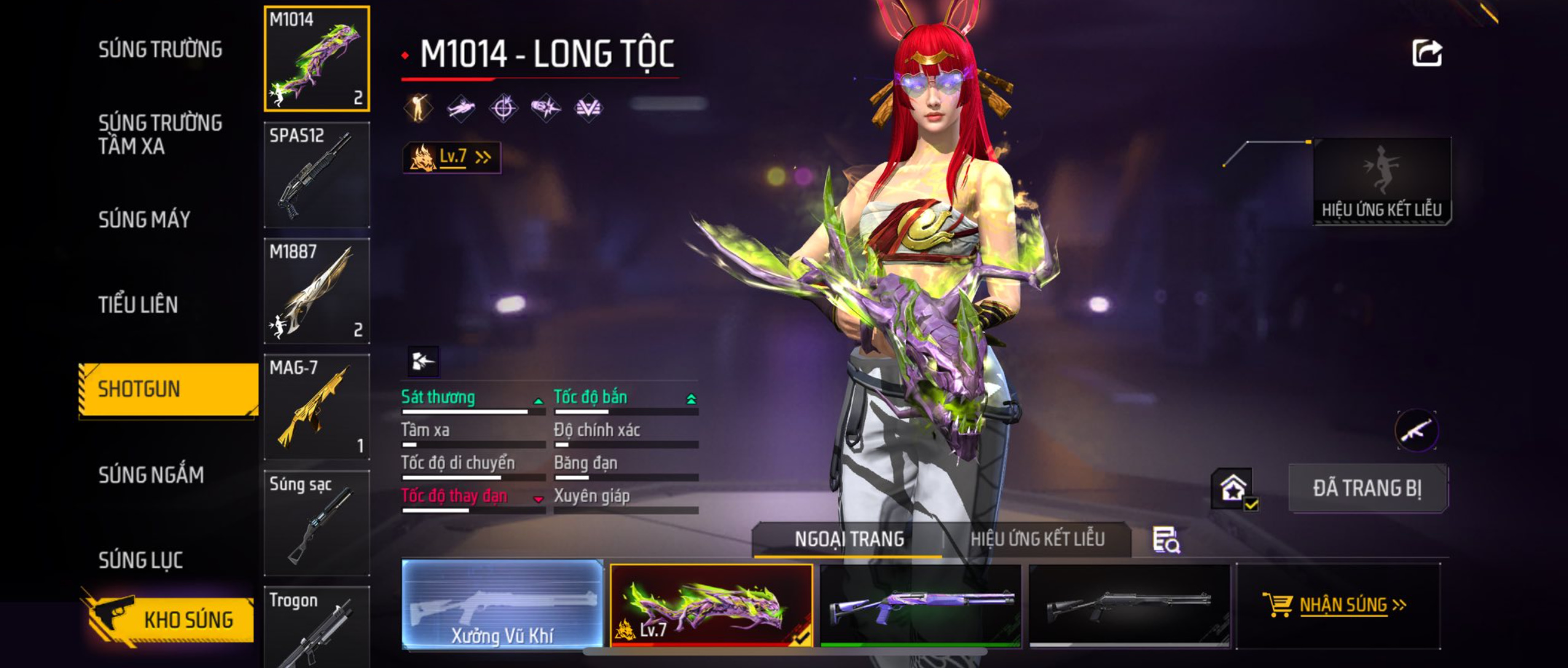Image resolution: width=1568 pixels, height=668 pixels.
Task: Select the Súng sạc weapon tile
Action: [317, 523]
